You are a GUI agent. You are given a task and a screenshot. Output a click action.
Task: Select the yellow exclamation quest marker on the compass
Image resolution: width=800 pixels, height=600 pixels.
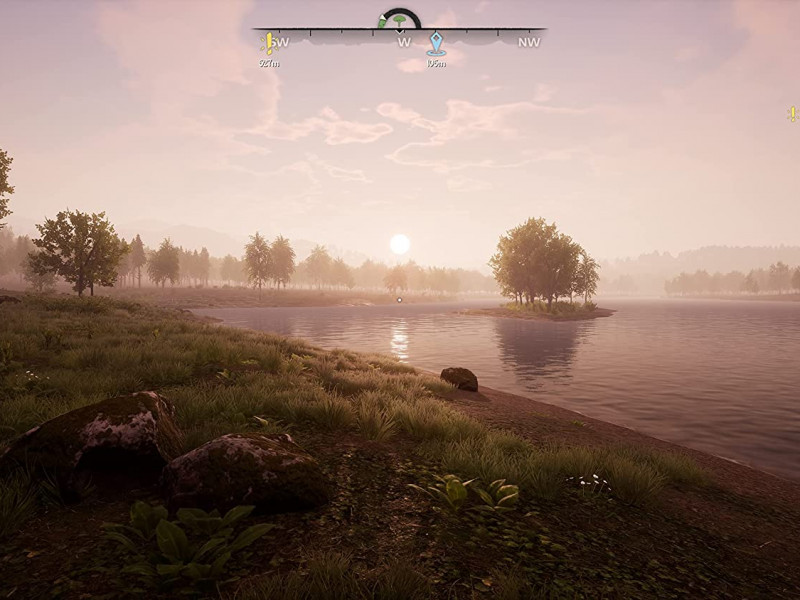[268, 43]
